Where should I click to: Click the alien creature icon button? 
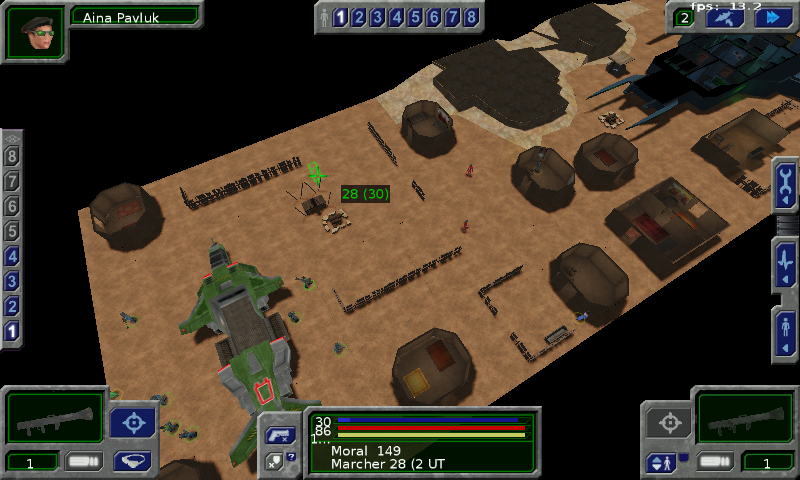coord(725,17)
